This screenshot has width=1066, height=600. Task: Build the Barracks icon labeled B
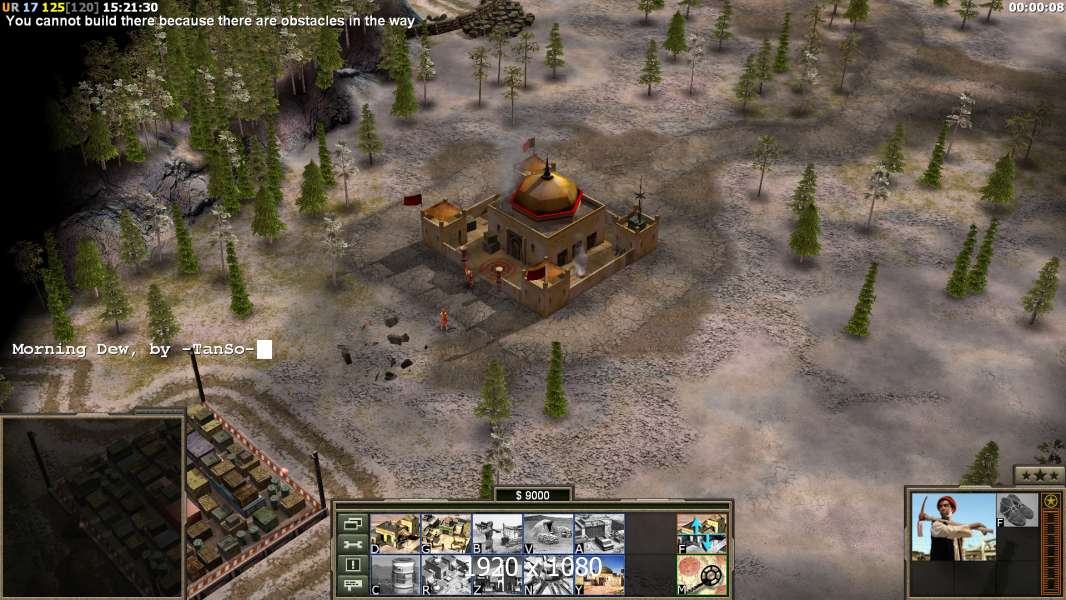(497, 533)
